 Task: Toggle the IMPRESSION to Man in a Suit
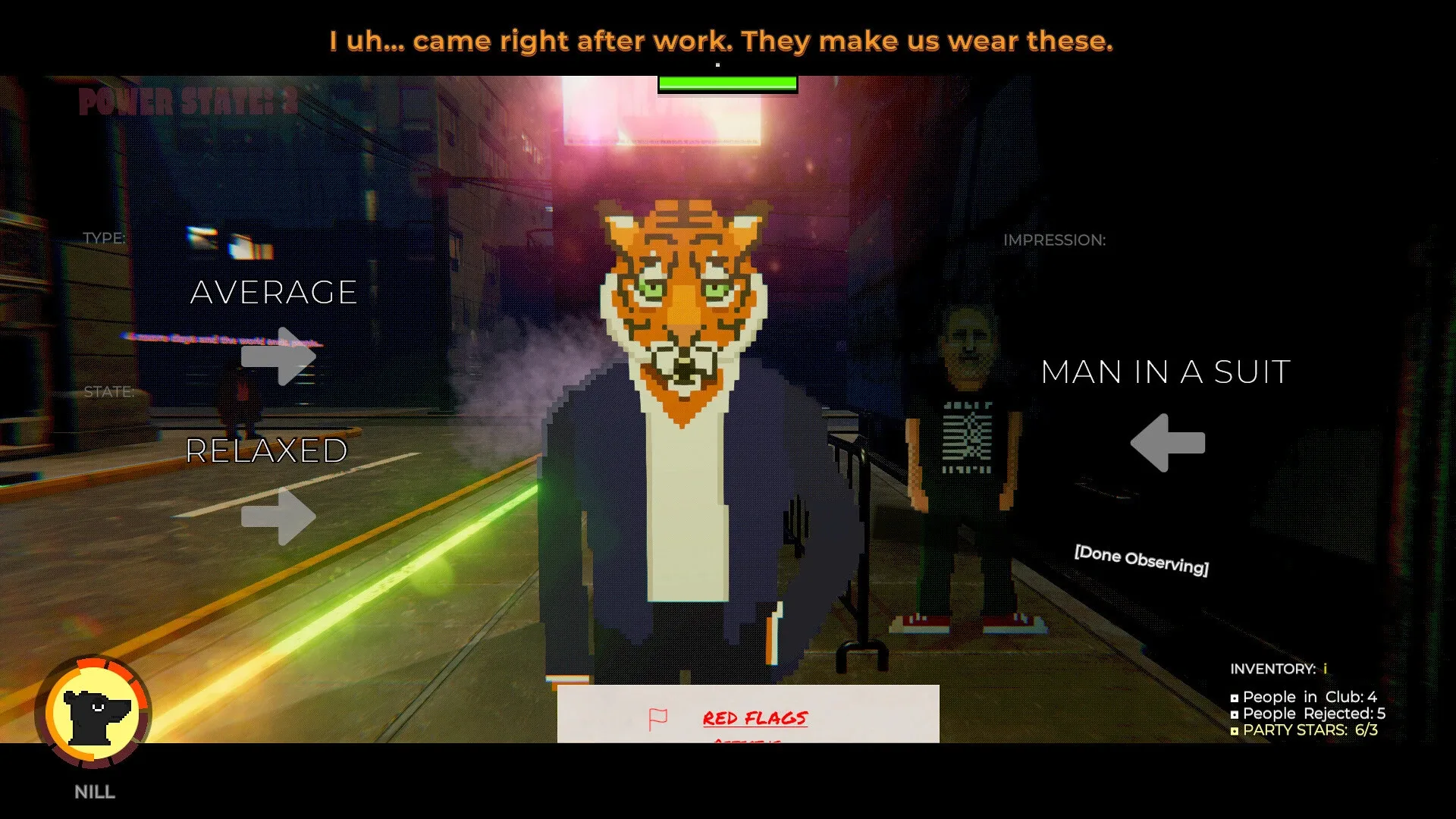[1164, 372]
